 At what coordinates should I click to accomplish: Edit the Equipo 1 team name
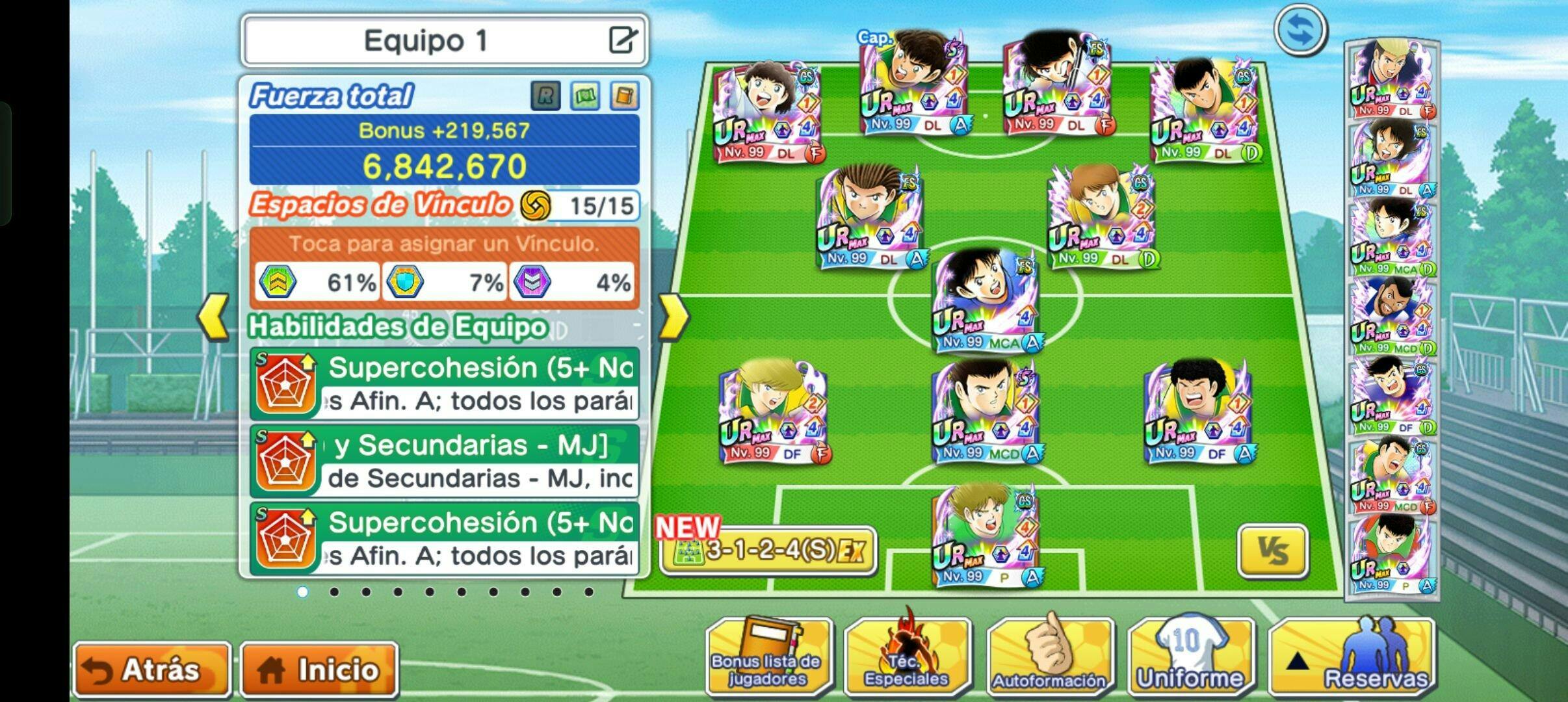(x=622, y=40)
